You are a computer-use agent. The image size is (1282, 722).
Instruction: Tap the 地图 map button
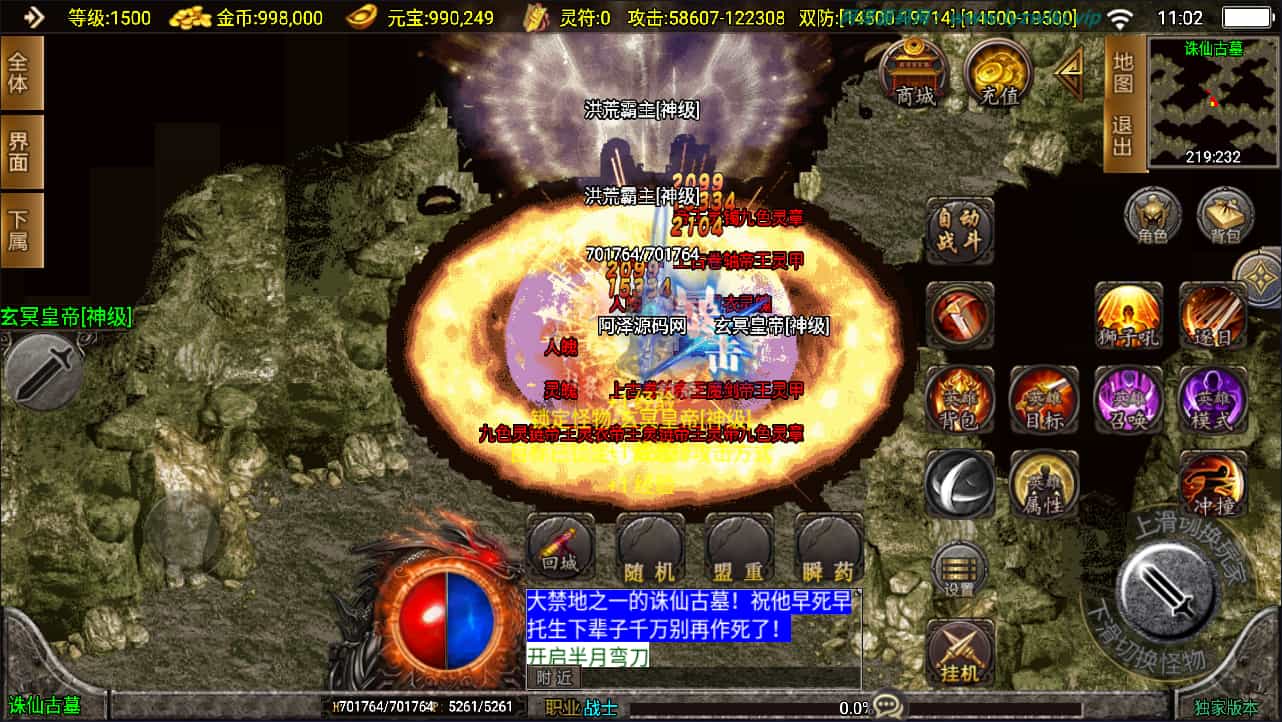1123,73
